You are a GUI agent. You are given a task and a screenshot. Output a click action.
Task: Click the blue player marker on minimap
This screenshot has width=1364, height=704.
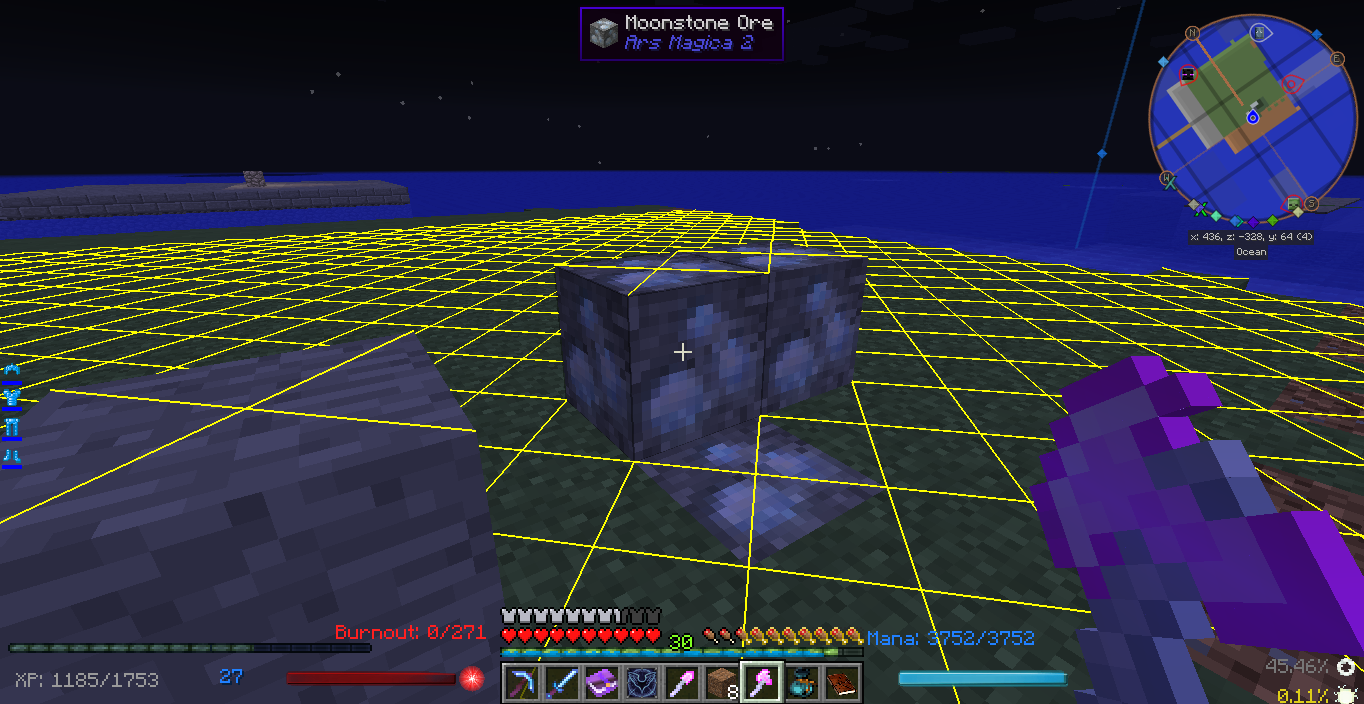(1252, 117)
